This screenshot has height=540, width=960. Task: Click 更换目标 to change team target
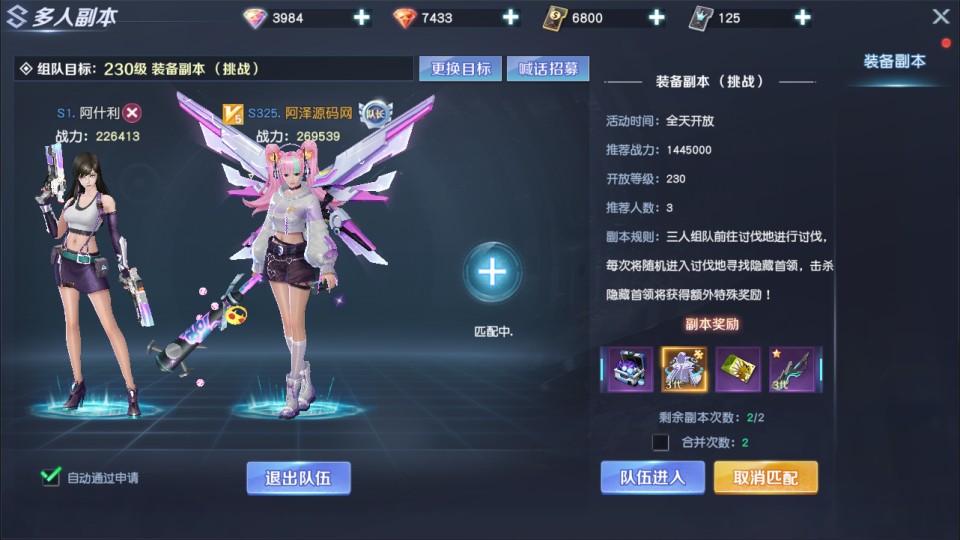pyautogui.click(x=461, y=68)
